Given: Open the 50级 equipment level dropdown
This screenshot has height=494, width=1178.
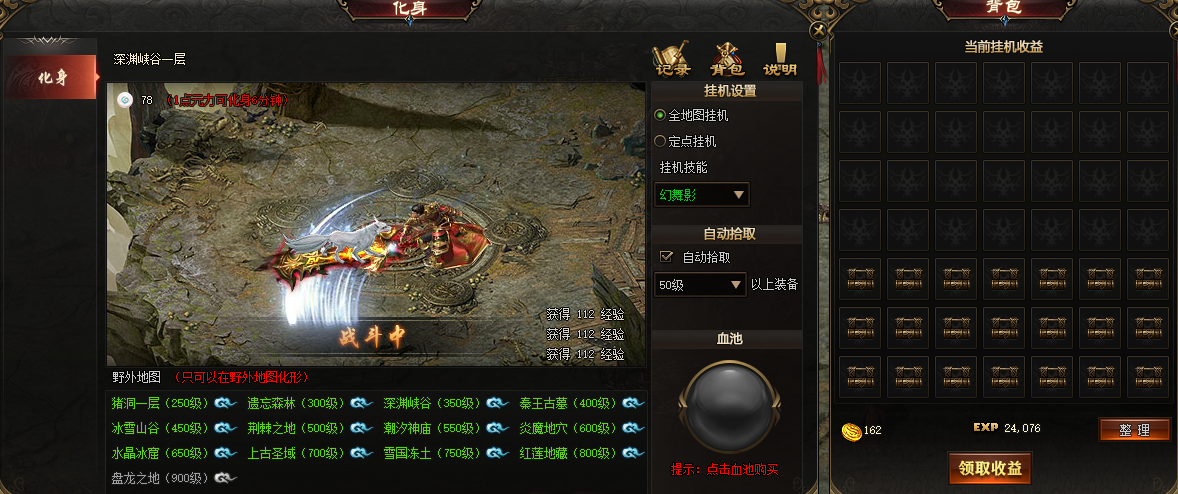Looking at the screenshot, I should (702, 285).
